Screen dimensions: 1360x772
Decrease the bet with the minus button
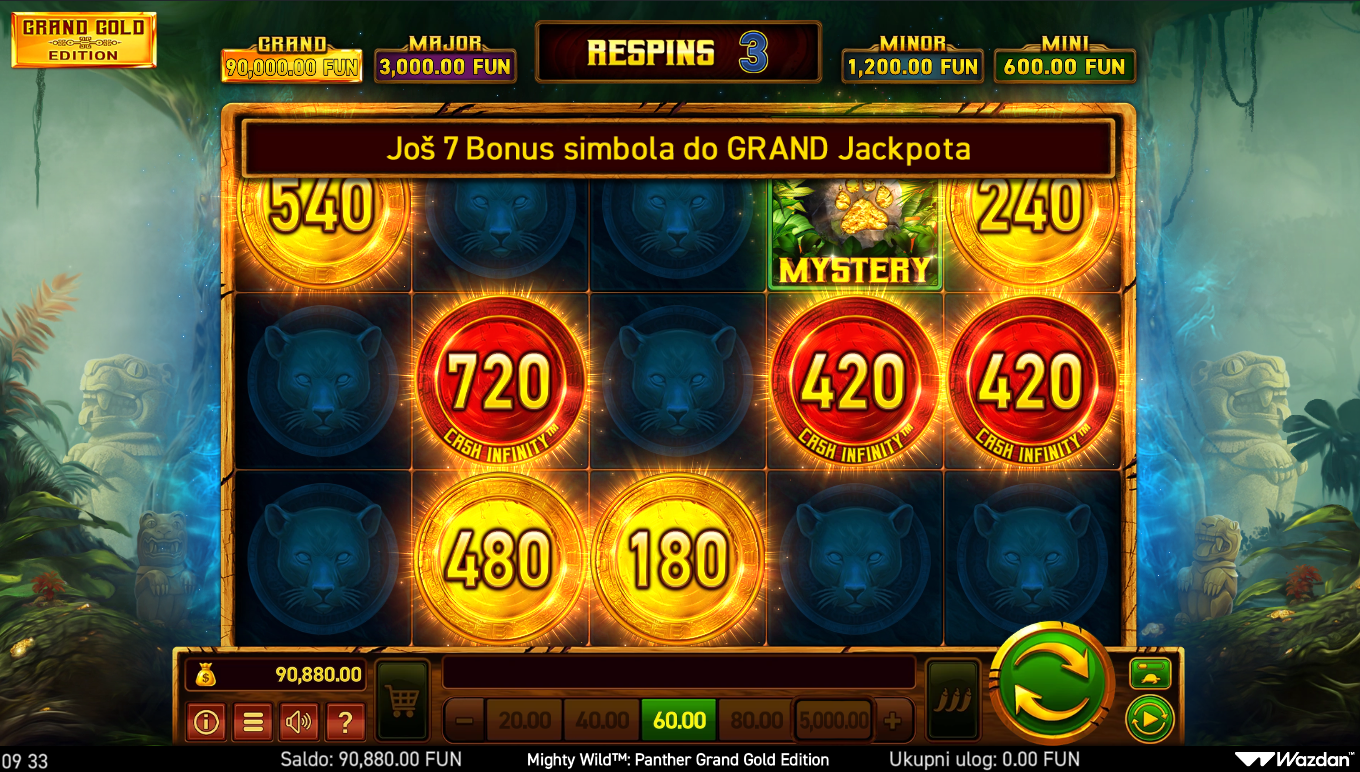[463, 720]
